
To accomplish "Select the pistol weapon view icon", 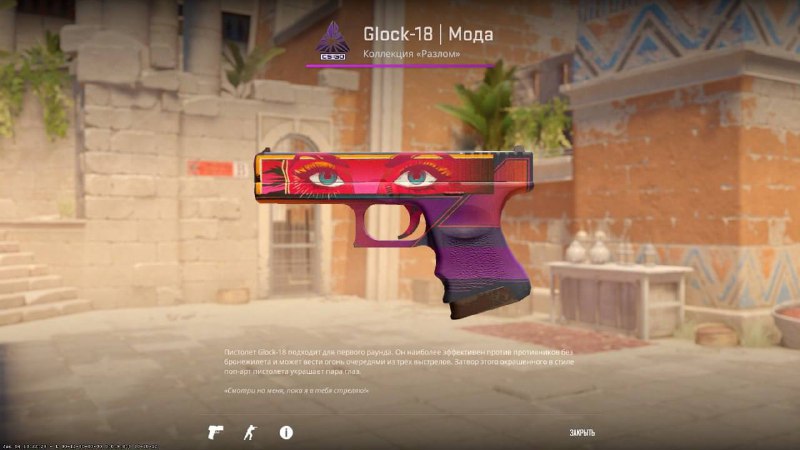I will [215, 432].
